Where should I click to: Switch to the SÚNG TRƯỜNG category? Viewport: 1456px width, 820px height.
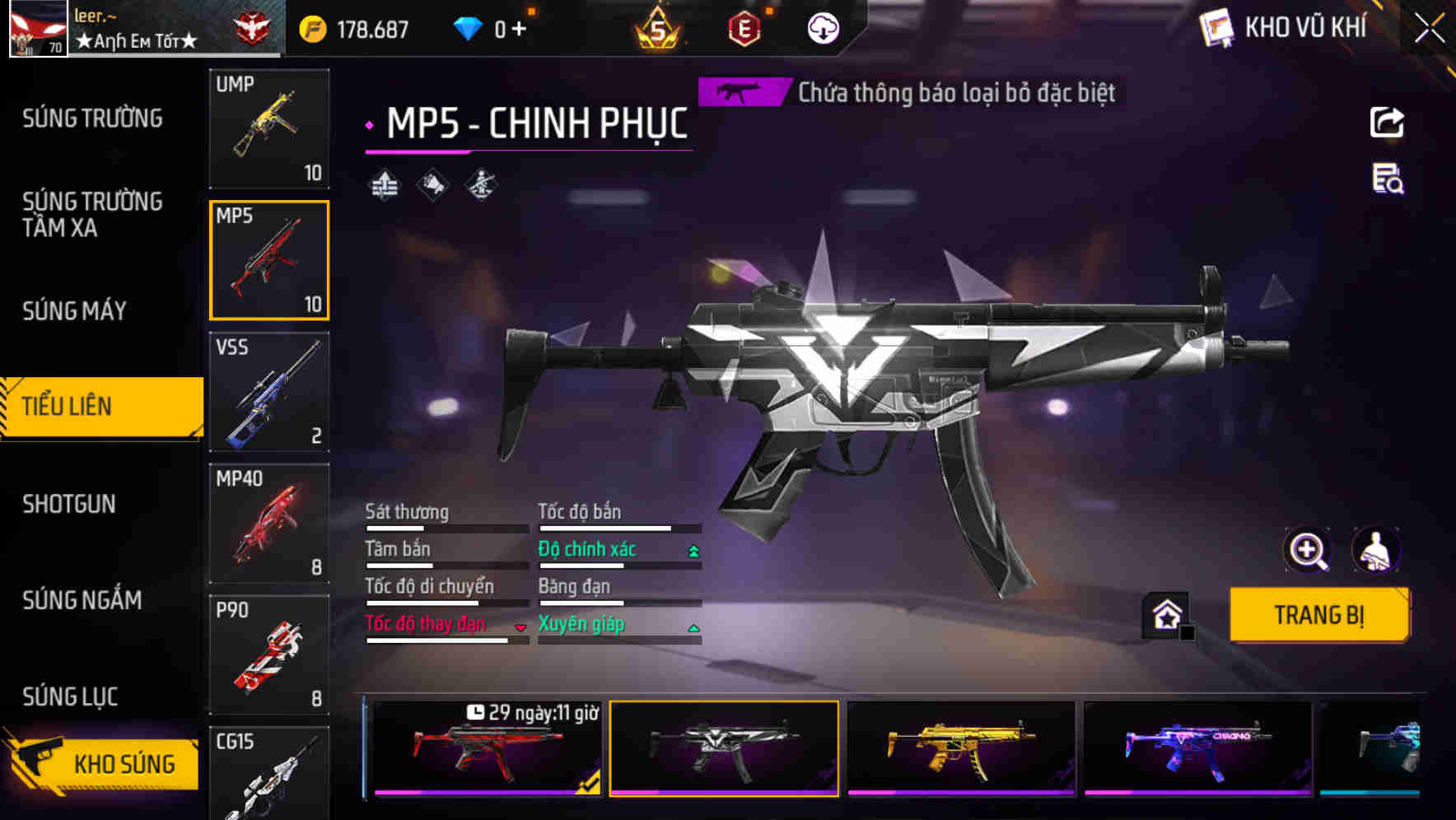tap(92, 119)
